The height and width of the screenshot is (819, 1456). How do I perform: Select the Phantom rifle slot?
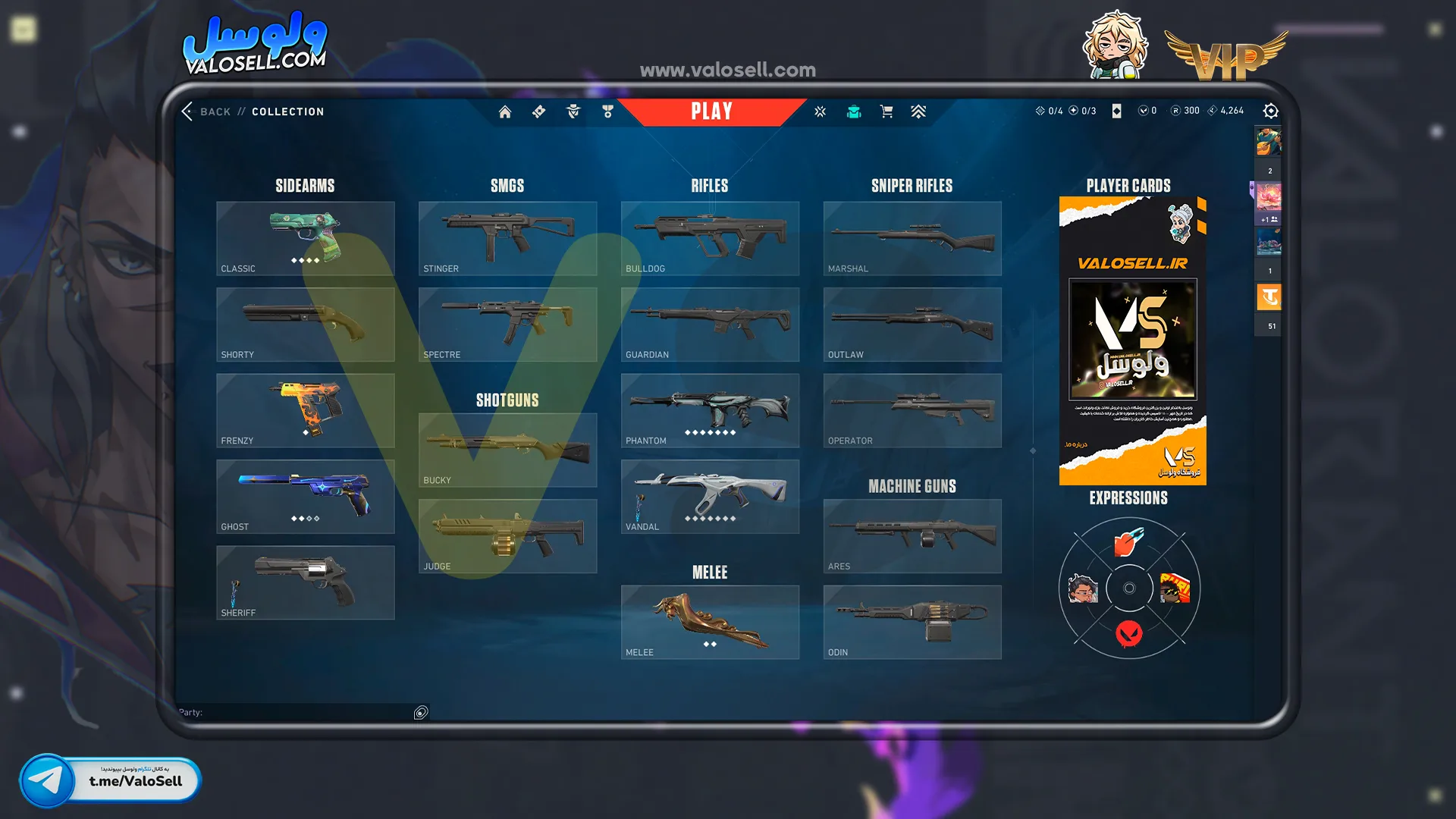[710, 410]
